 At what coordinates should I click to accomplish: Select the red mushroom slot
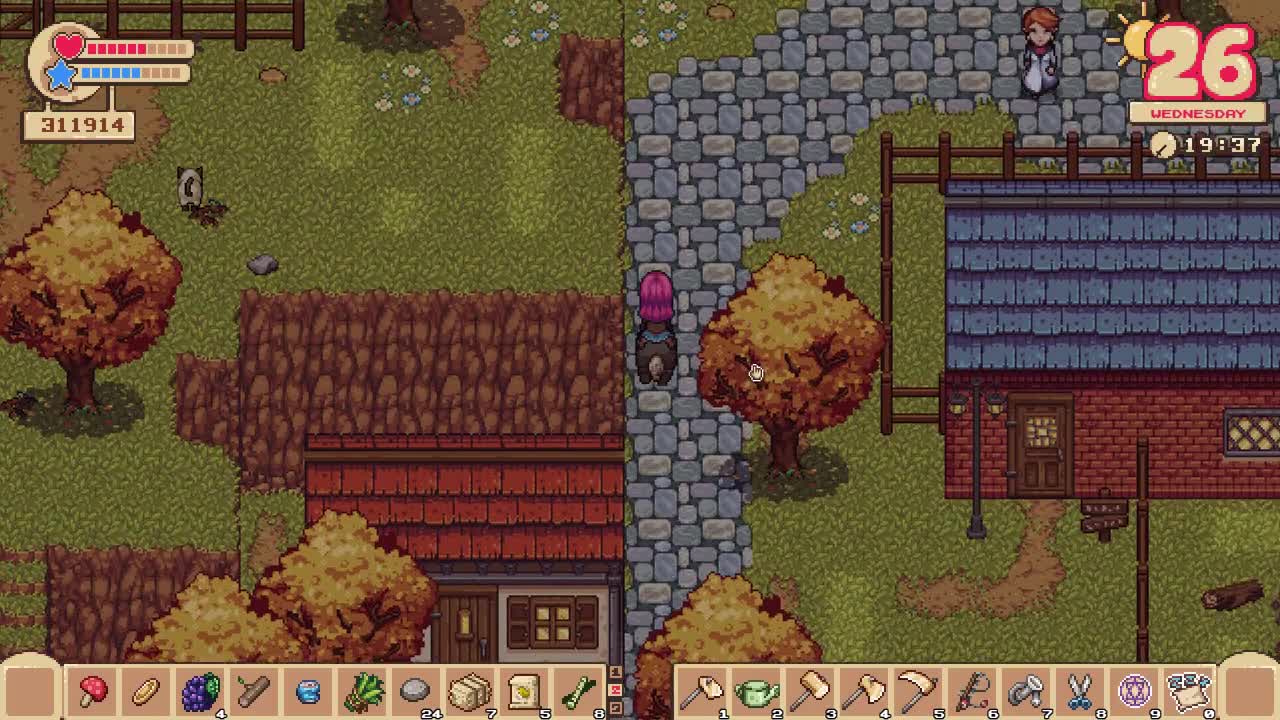(93, 690)
